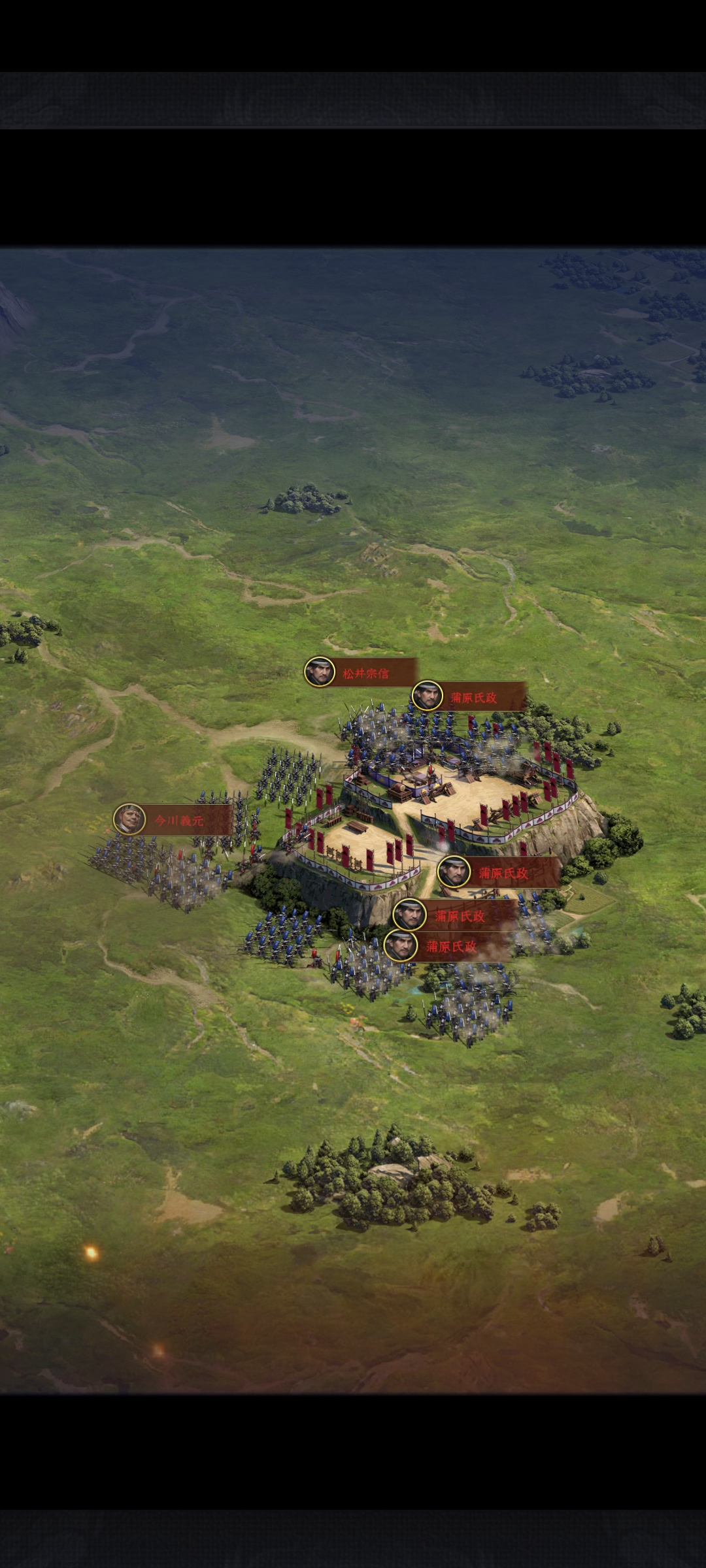
Task: Select the 松井宗信 general label
Action: (x=361, y=673)
